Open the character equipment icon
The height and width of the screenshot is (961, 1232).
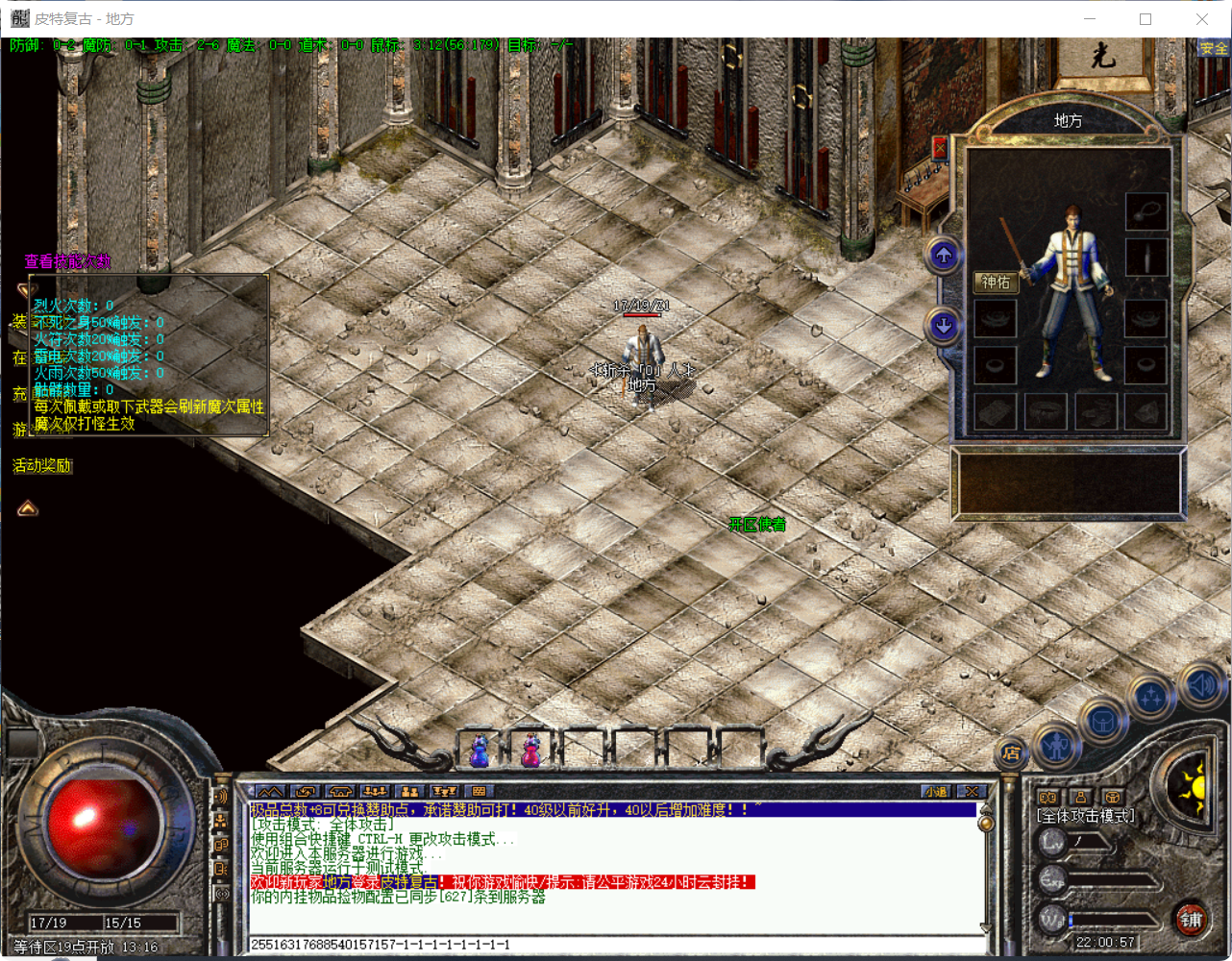tap(1056, 745)
